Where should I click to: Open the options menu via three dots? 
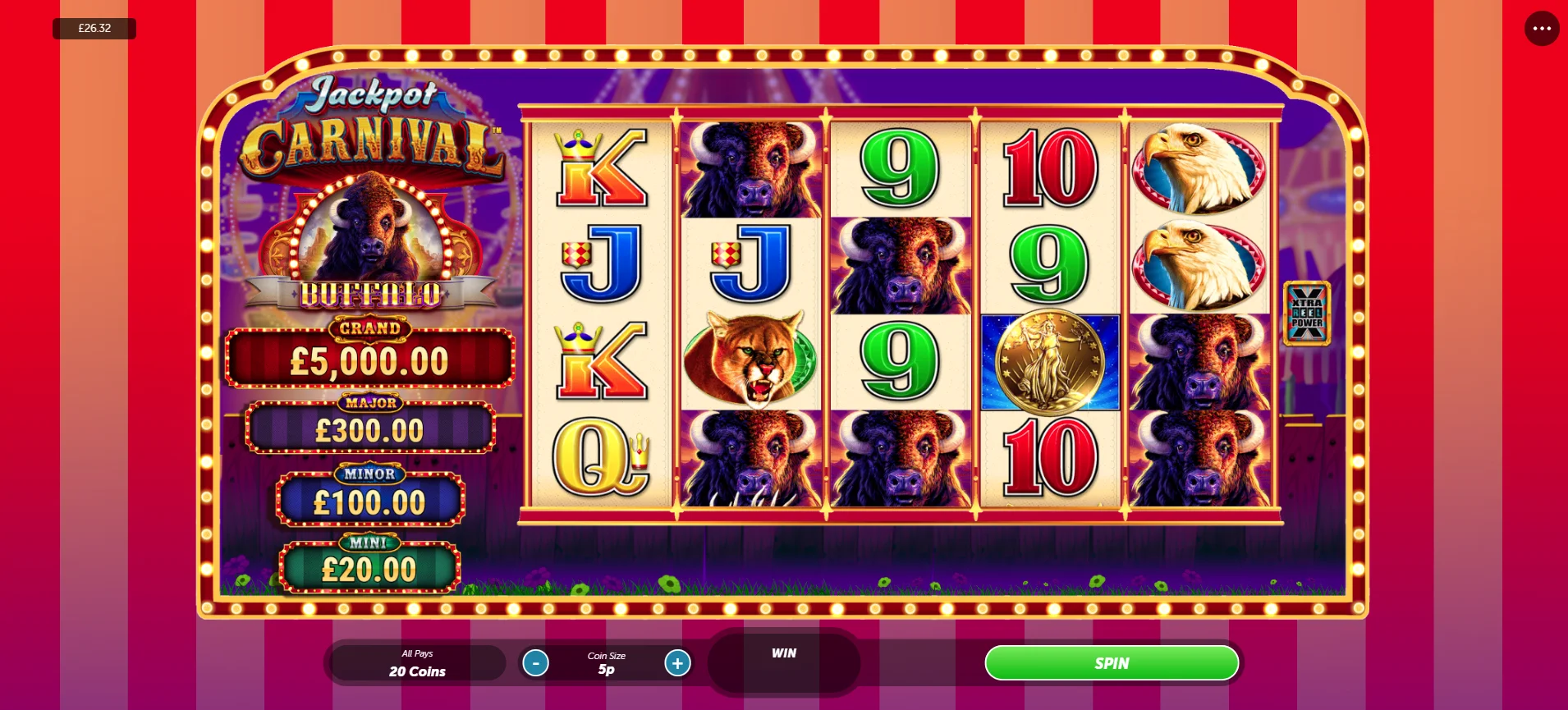pyautogui.click(x=1540, y=29)
